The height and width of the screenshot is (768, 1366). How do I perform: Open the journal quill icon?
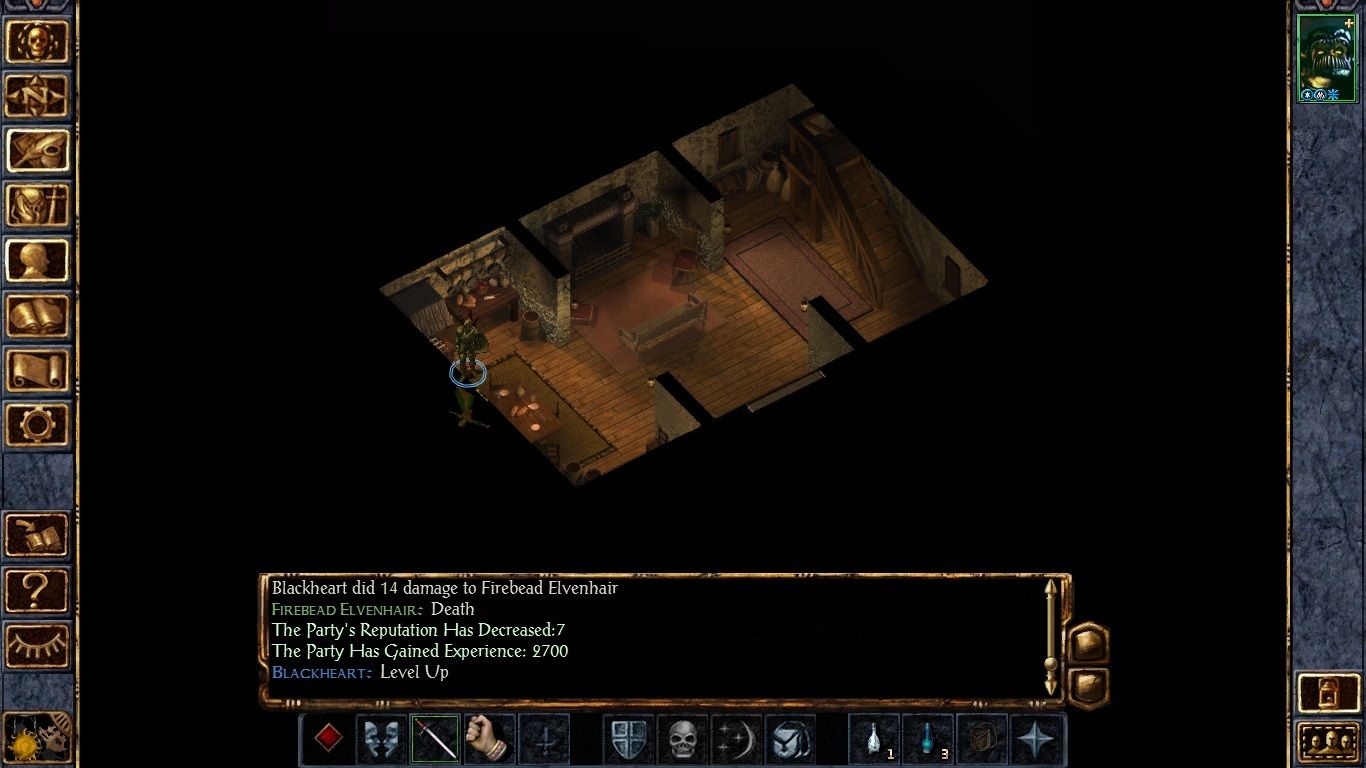pyautogui.click(x=38, y=152)
